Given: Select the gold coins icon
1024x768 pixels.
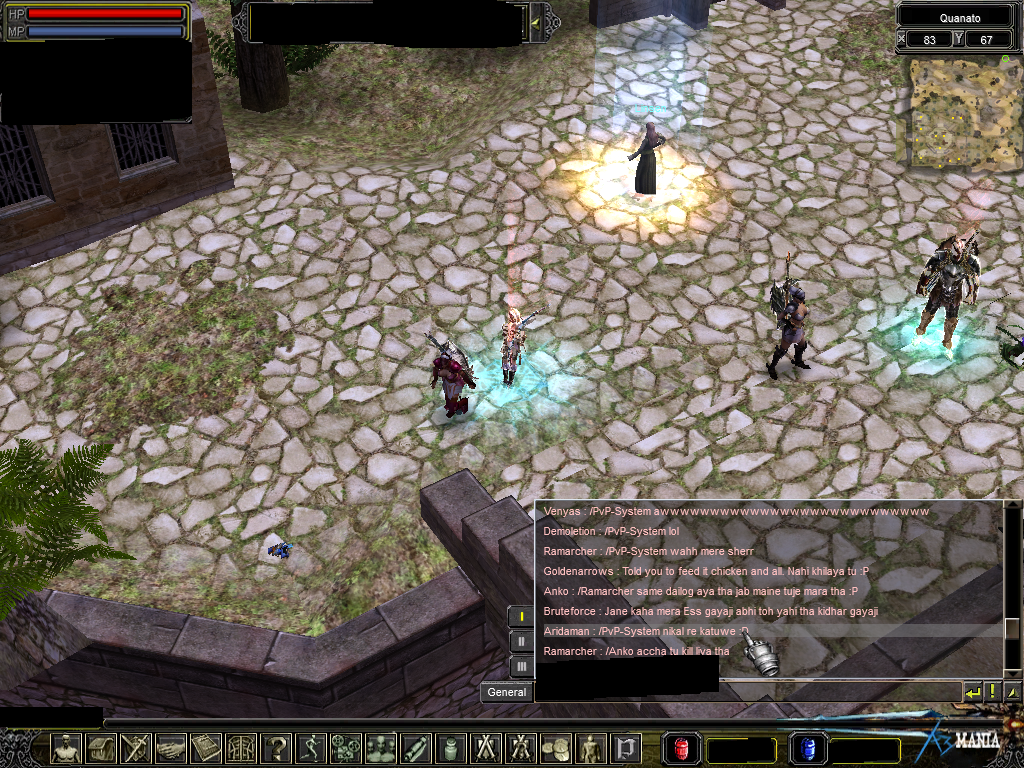Looking at the screenshot, I should 555,748.
